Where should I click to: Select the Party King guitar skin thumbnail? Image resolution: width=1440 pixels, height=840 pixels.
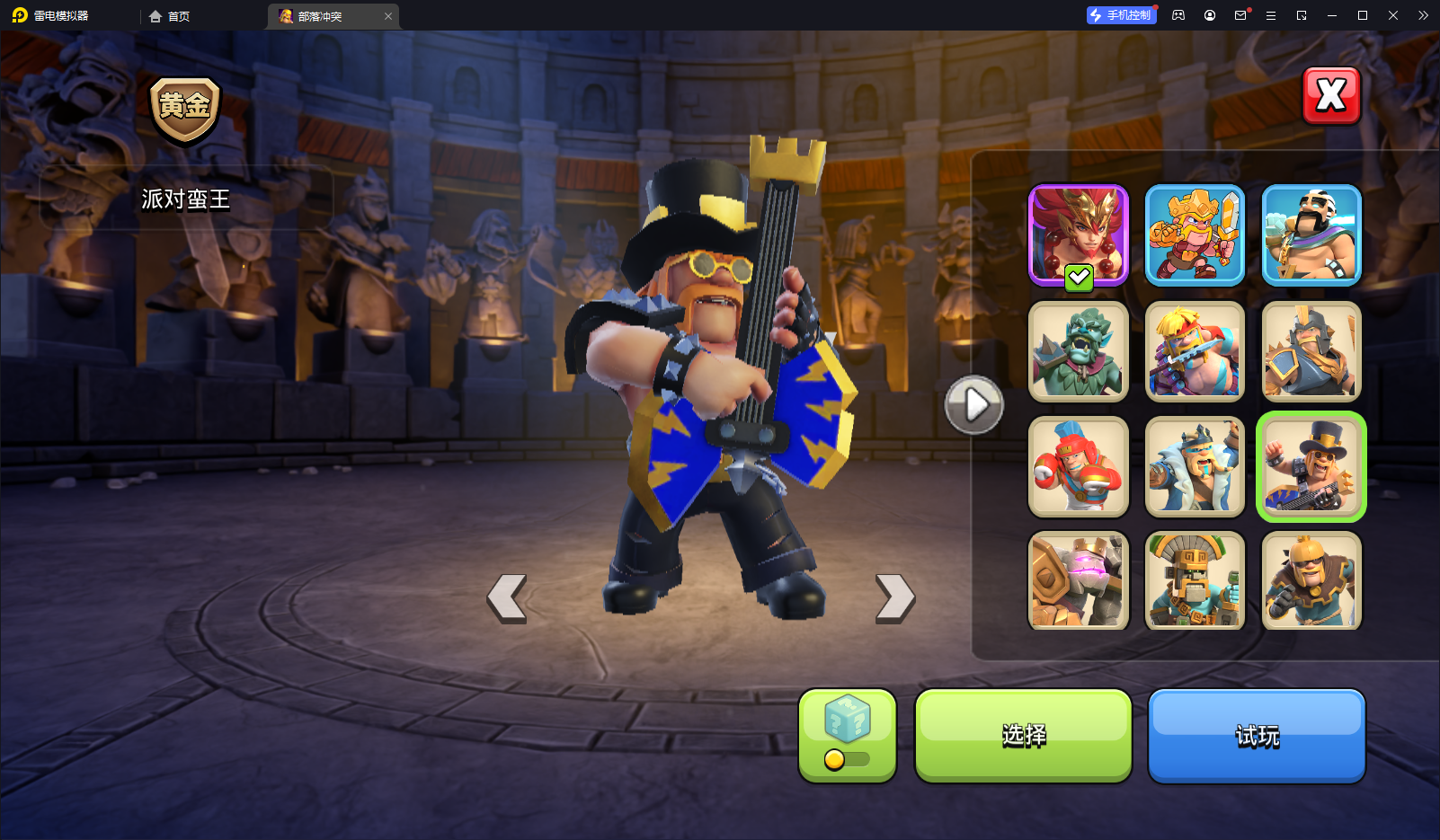coord(1311,466)
